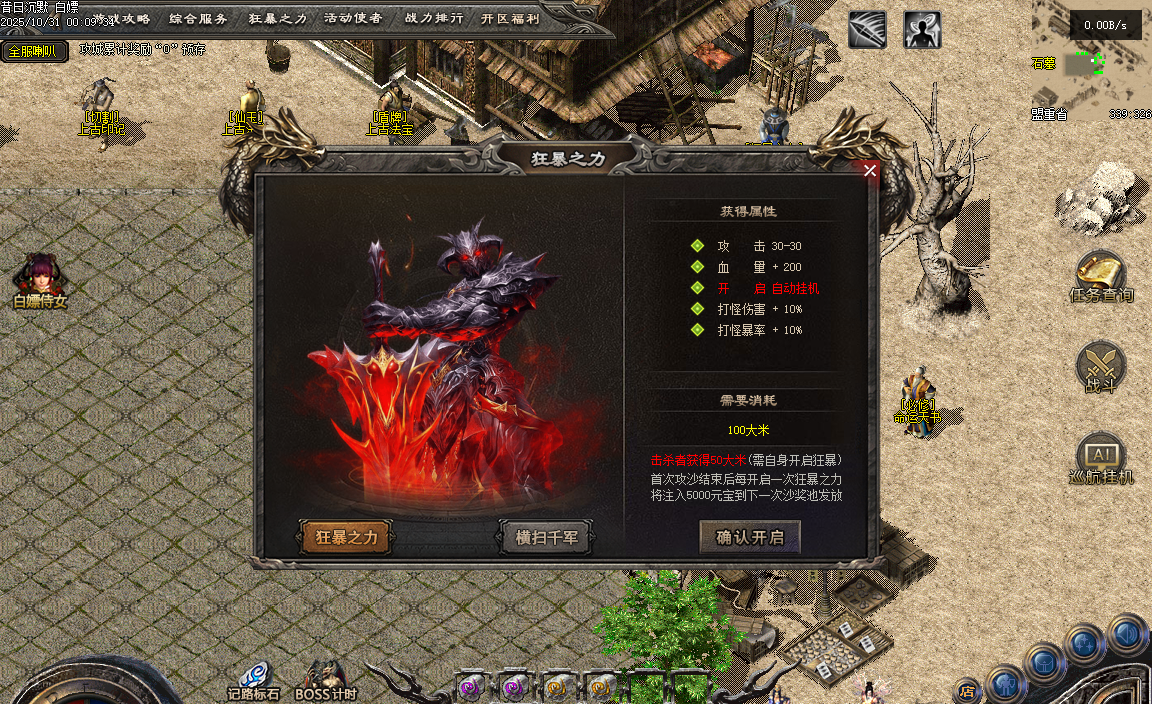
Task: Open the 战斗 crossed-swords icon
Action: coord(1101,367)
